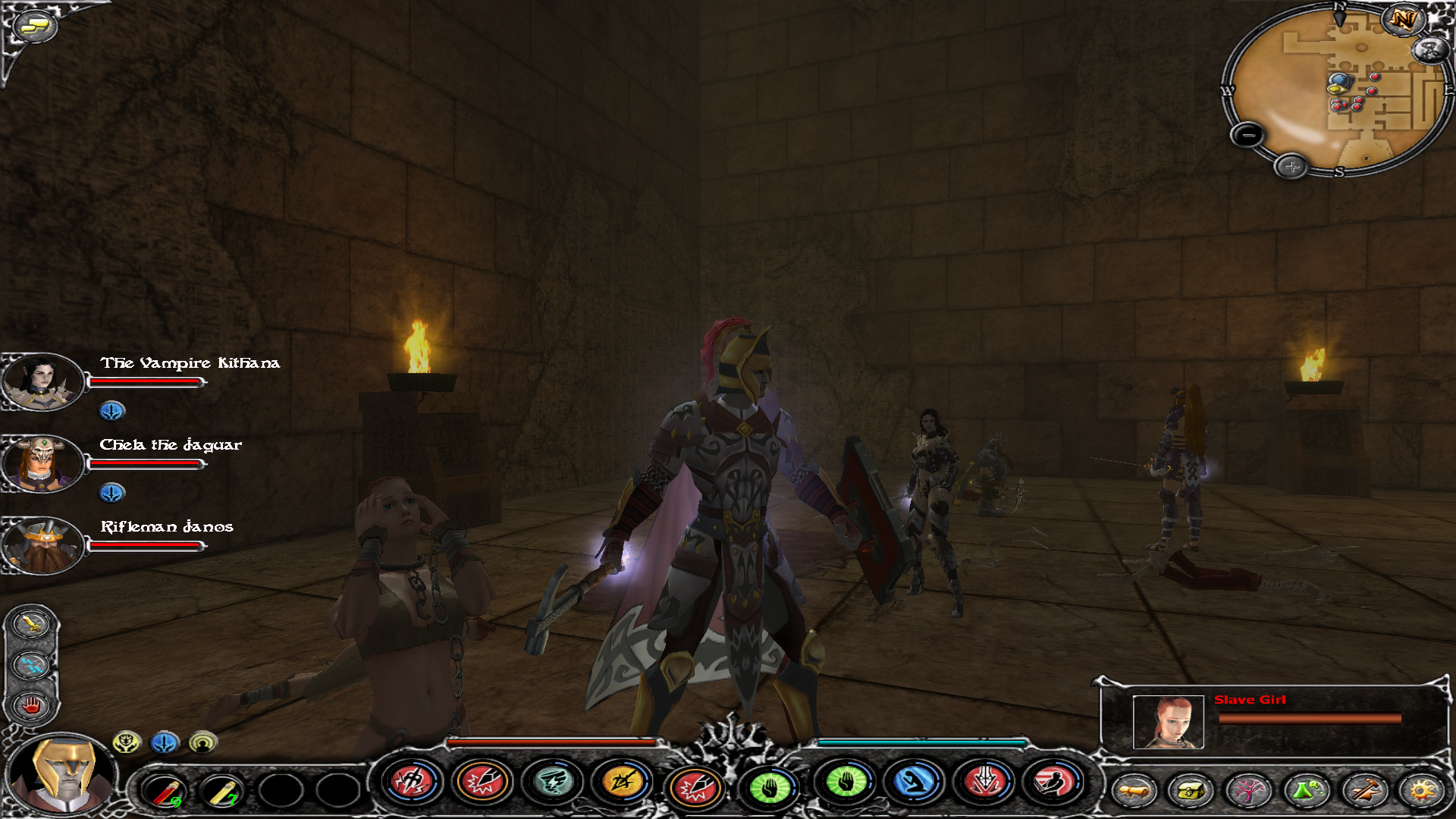The height and width of the screenshot is (819, 1456).
Task: Choose Rifleman Janos's portrait
Action: coord(41,544)
